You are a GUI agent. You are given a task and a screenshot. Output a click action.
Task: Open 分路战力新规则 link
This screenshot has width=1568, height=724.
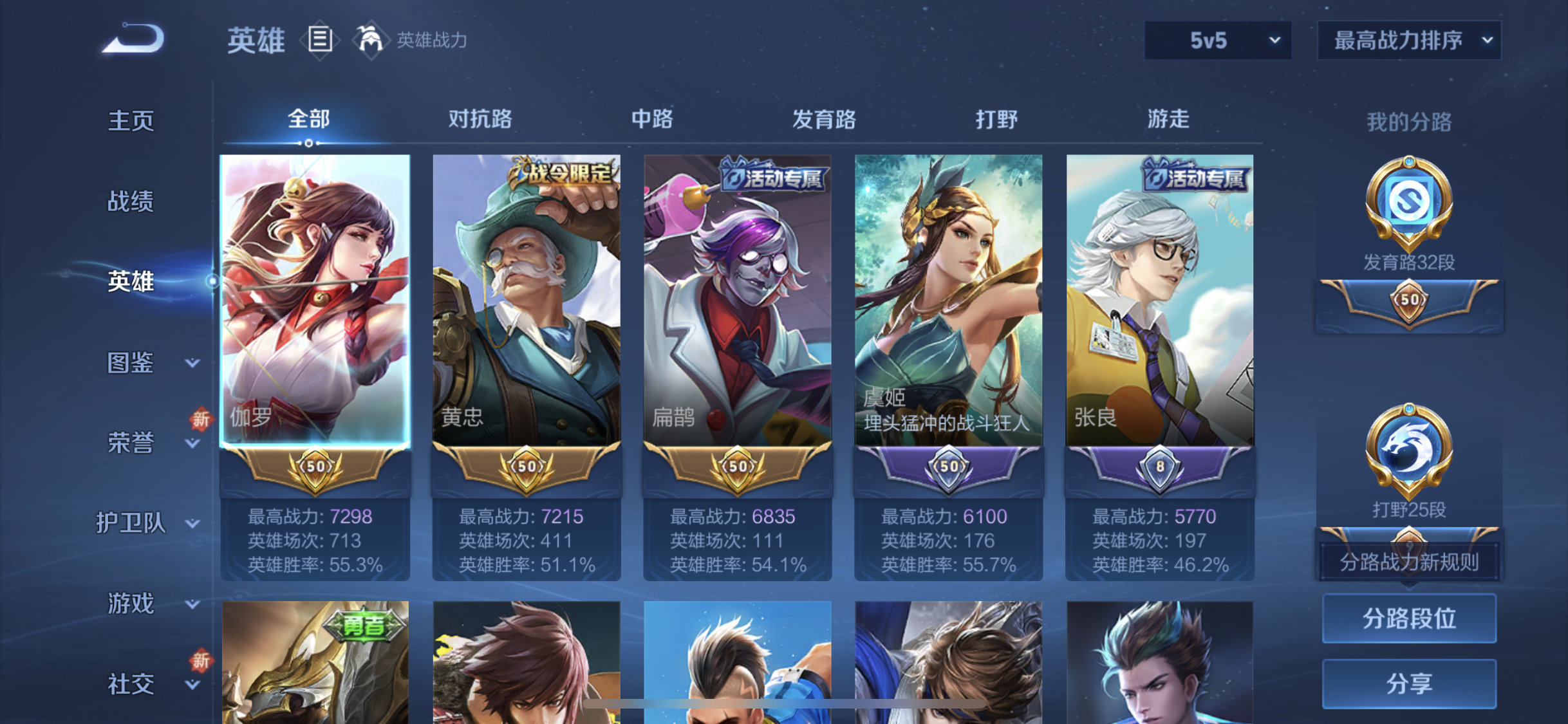coord(1408,562)
